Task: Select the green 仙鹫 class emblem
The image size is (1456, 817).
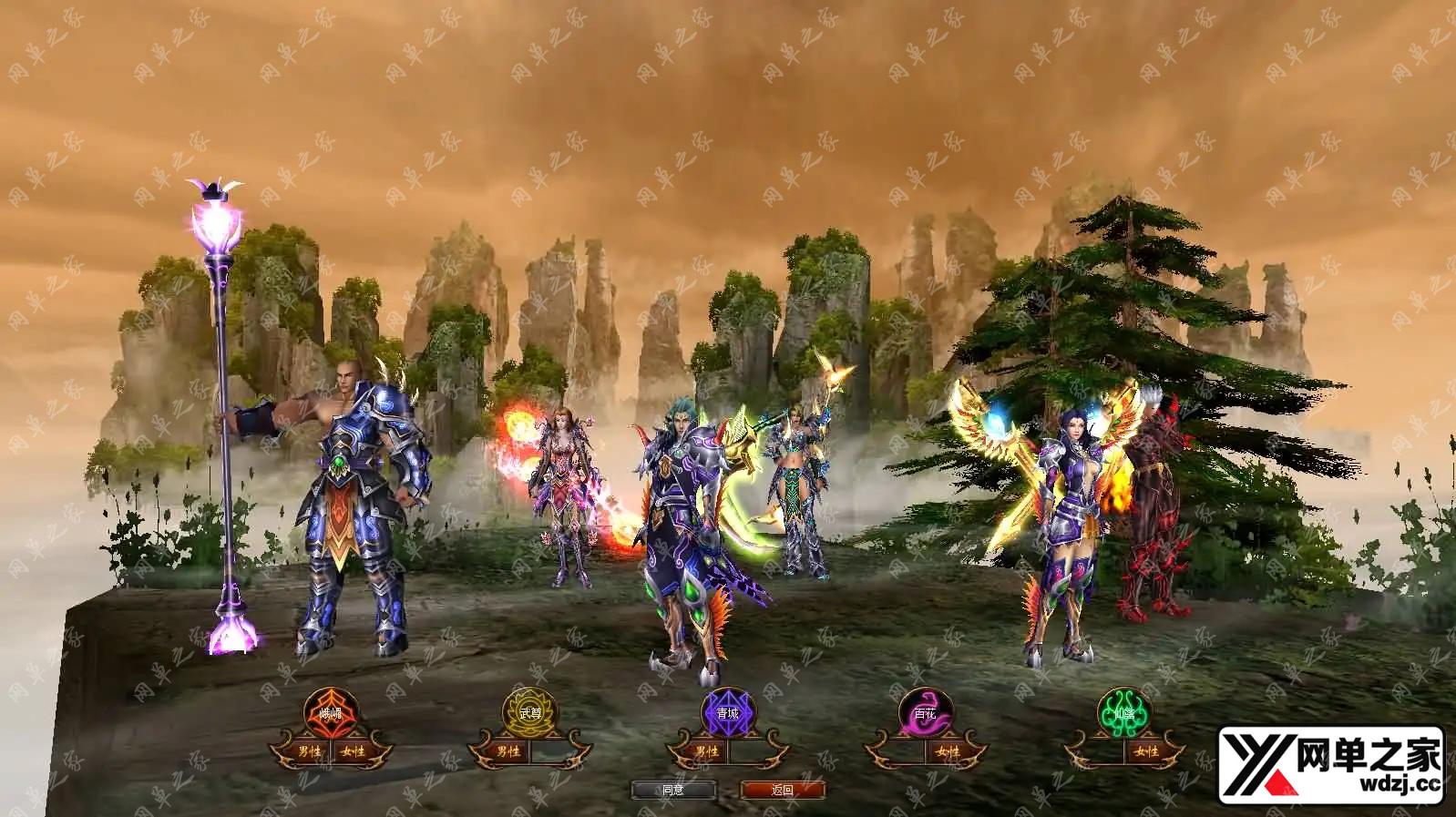Action: click(1124, 712)
